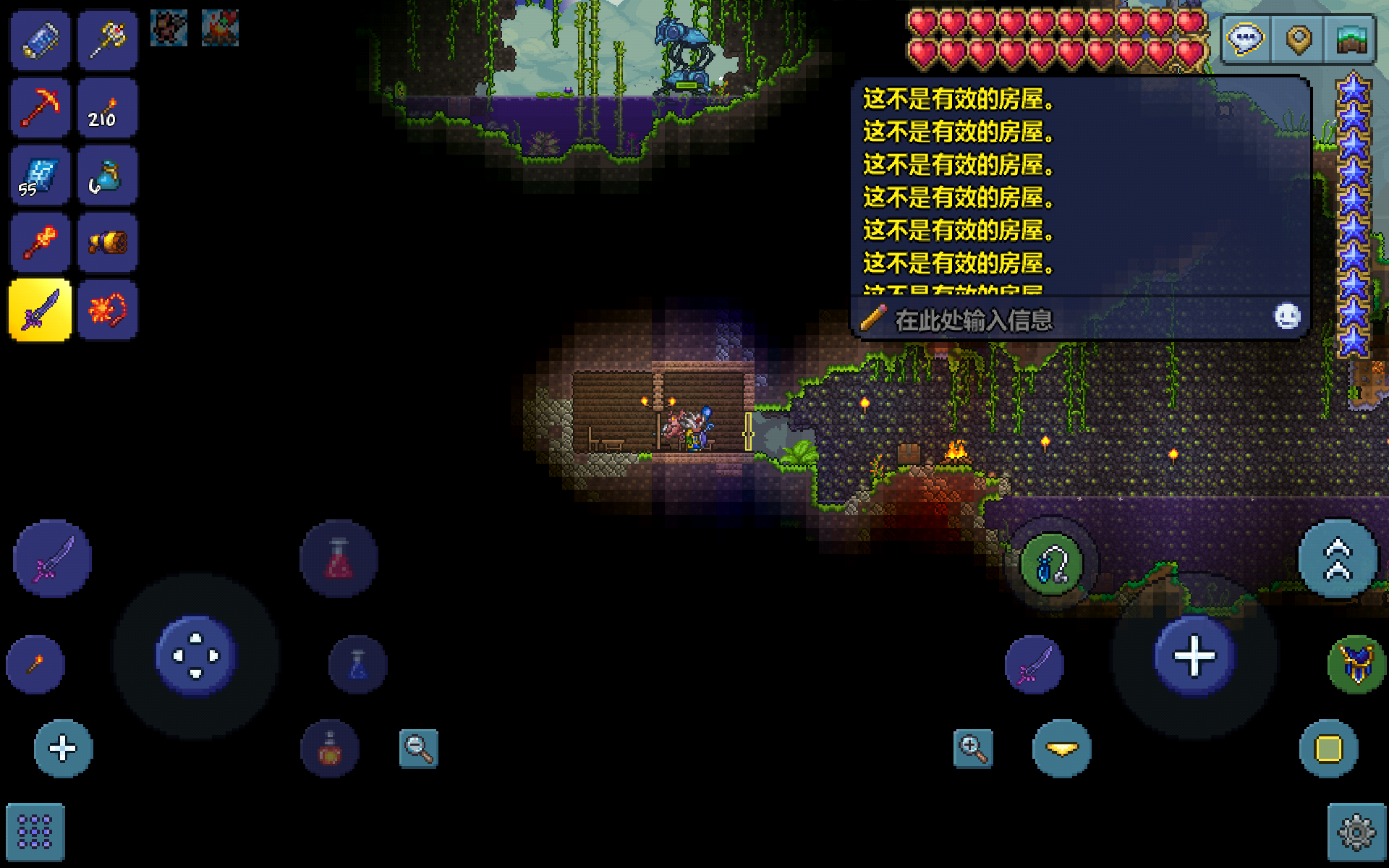
Task: Tap the yellow square smart cursor button
Action: (x=1328, y=749)
